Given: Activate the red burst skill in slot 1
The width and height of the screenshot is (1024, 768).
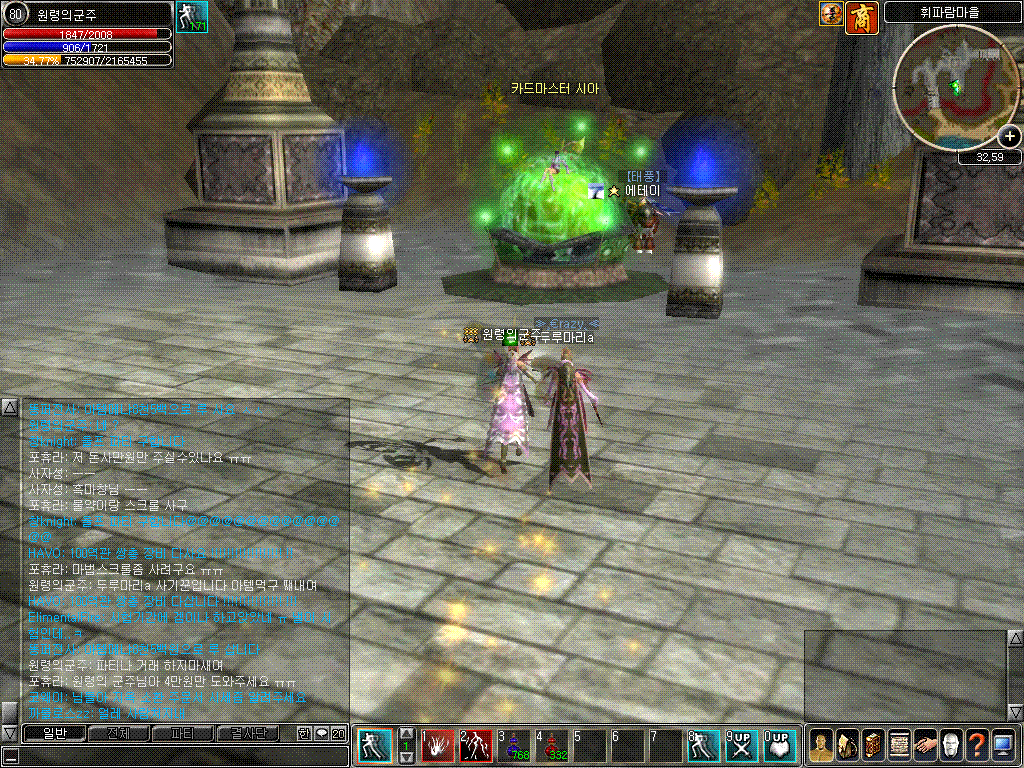Looking at the screenshot, I should (437, 746).
